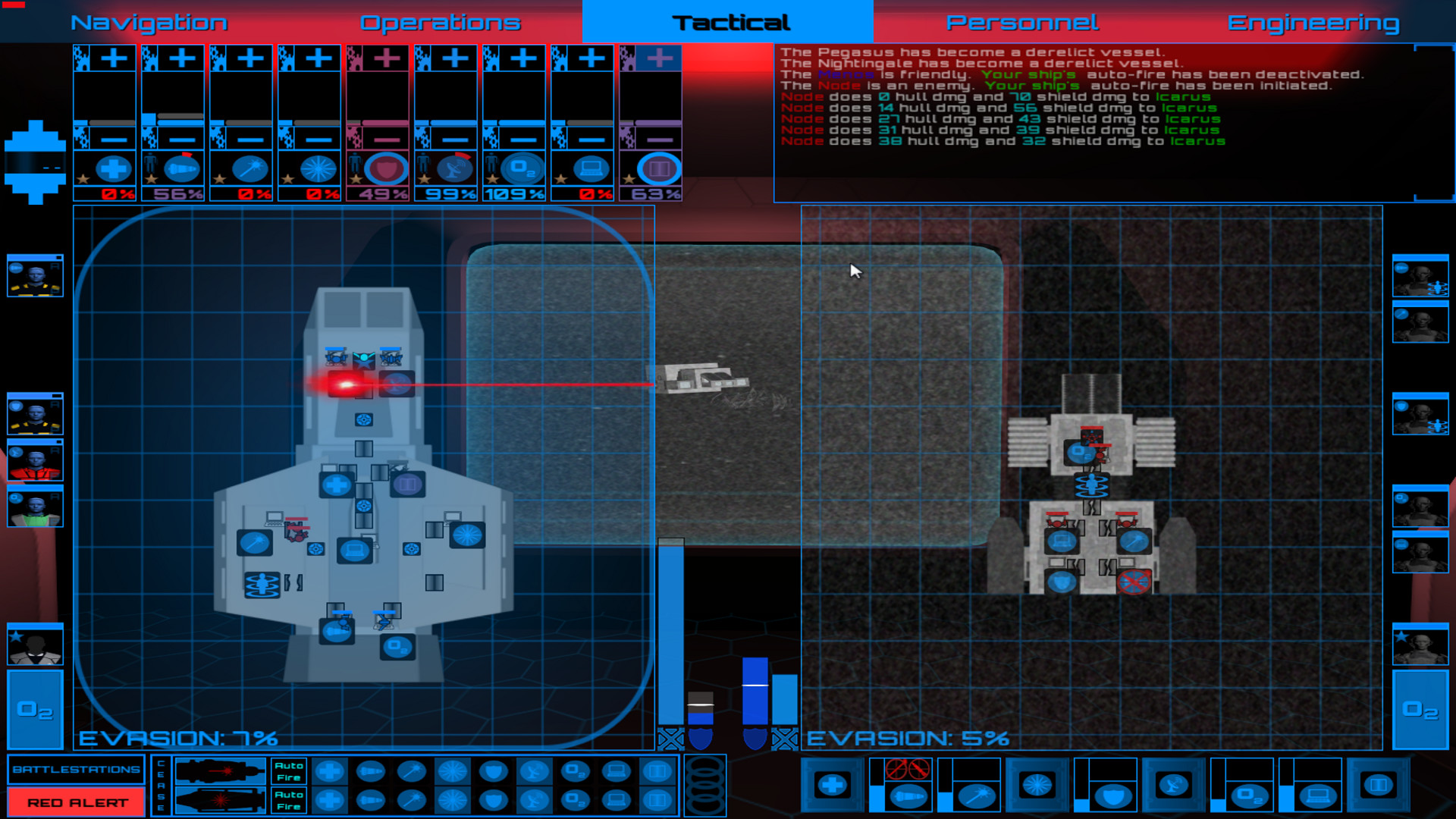This screenshot has width=1456, height=819.
Task: Toggle Auto Fire for the top weapon
Action: pos(288,770)
